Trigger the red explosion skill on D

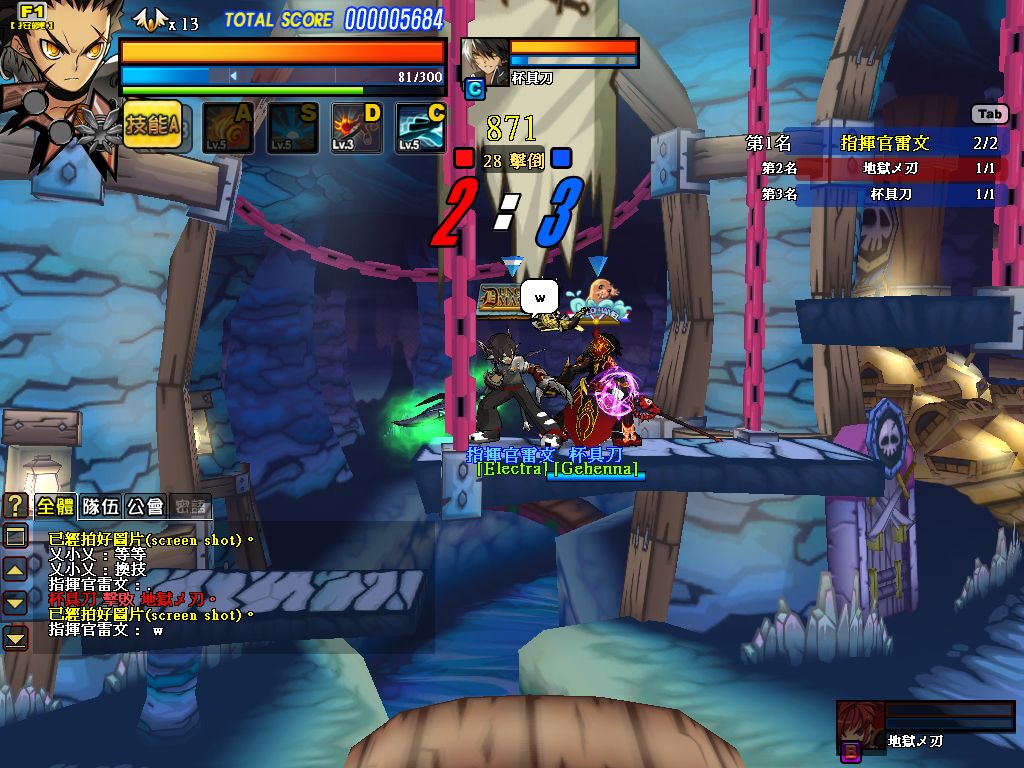(x=357, y=128)
